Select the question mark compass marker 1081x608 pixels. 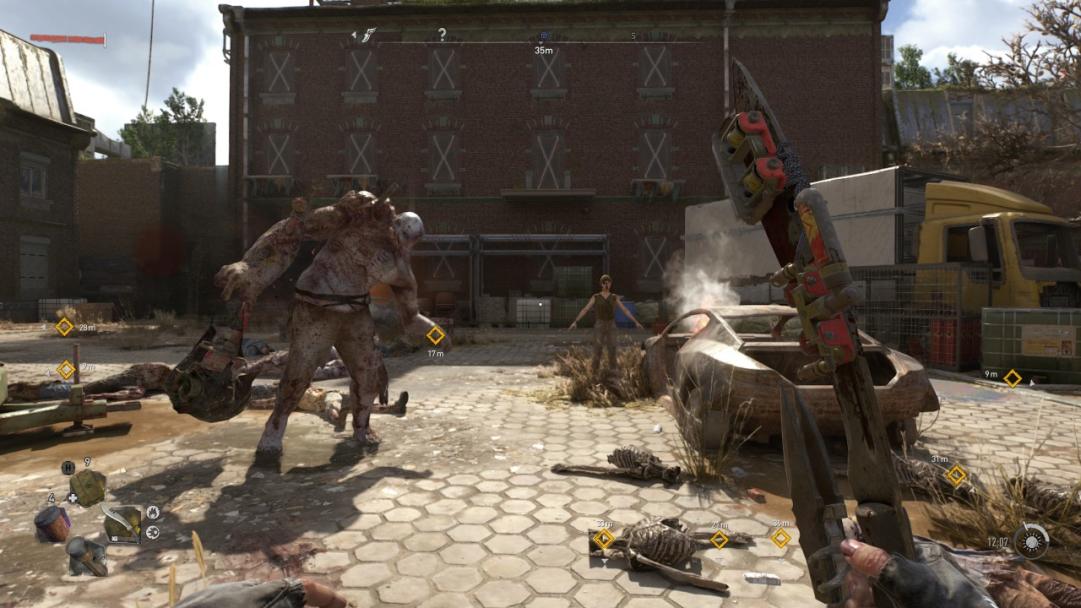pyautogui.click(x=442, y=35)
